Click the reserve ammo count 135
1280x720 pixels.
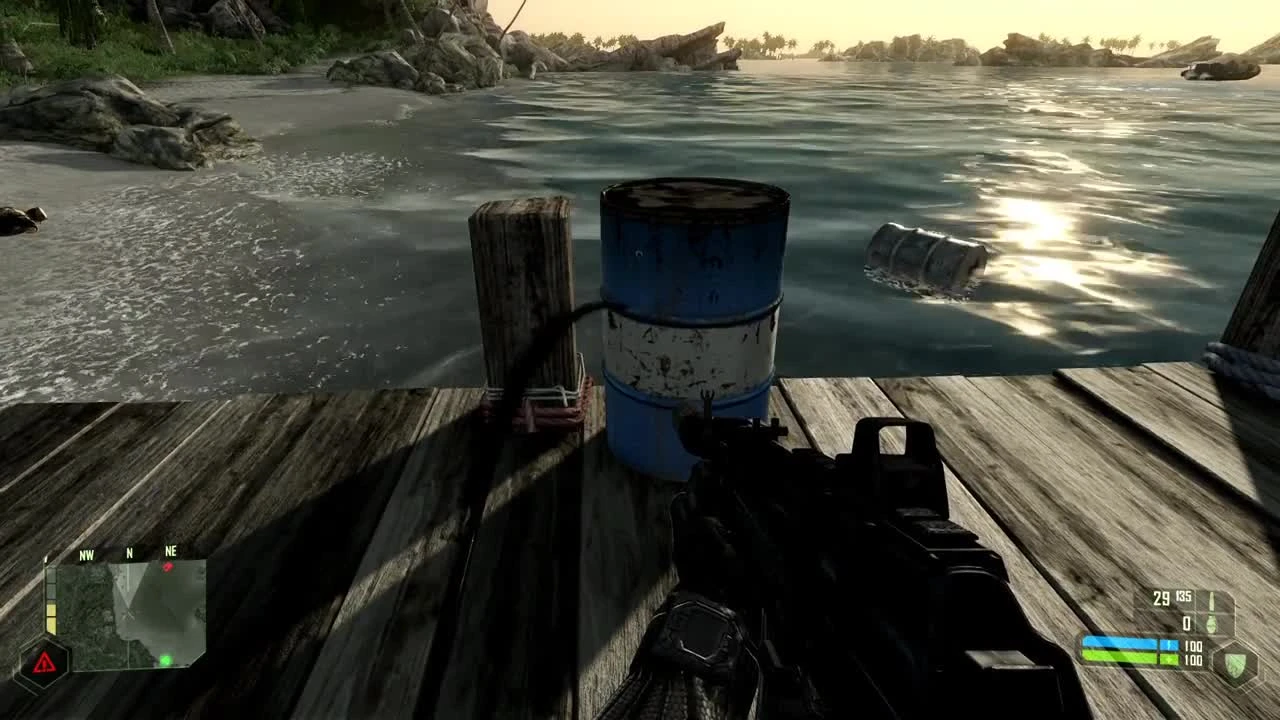(x=1183, y=597)
